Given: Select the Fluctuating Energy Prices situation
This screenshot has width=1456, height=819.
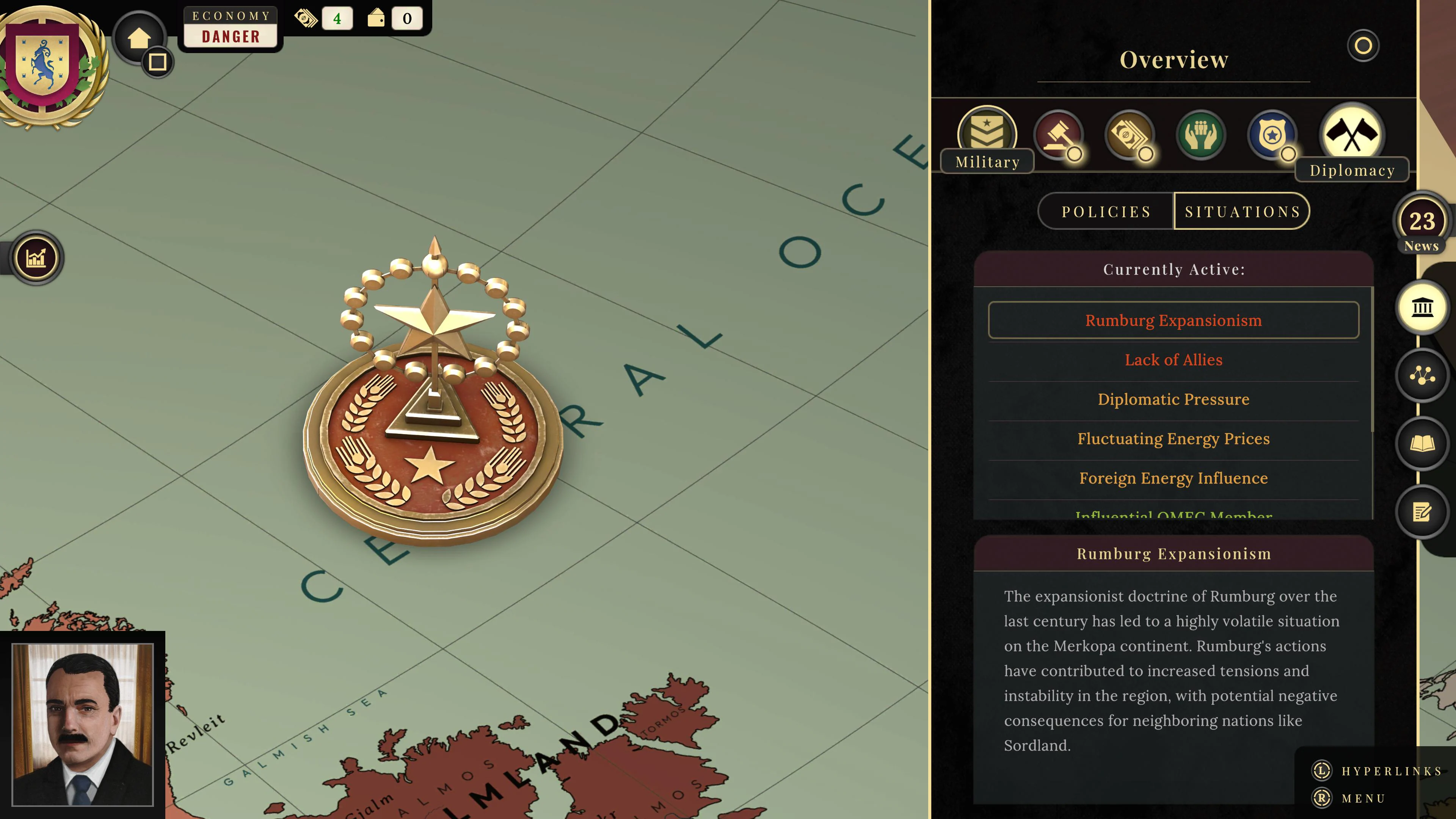Looking at the screenshot, I should (1174, 439).
